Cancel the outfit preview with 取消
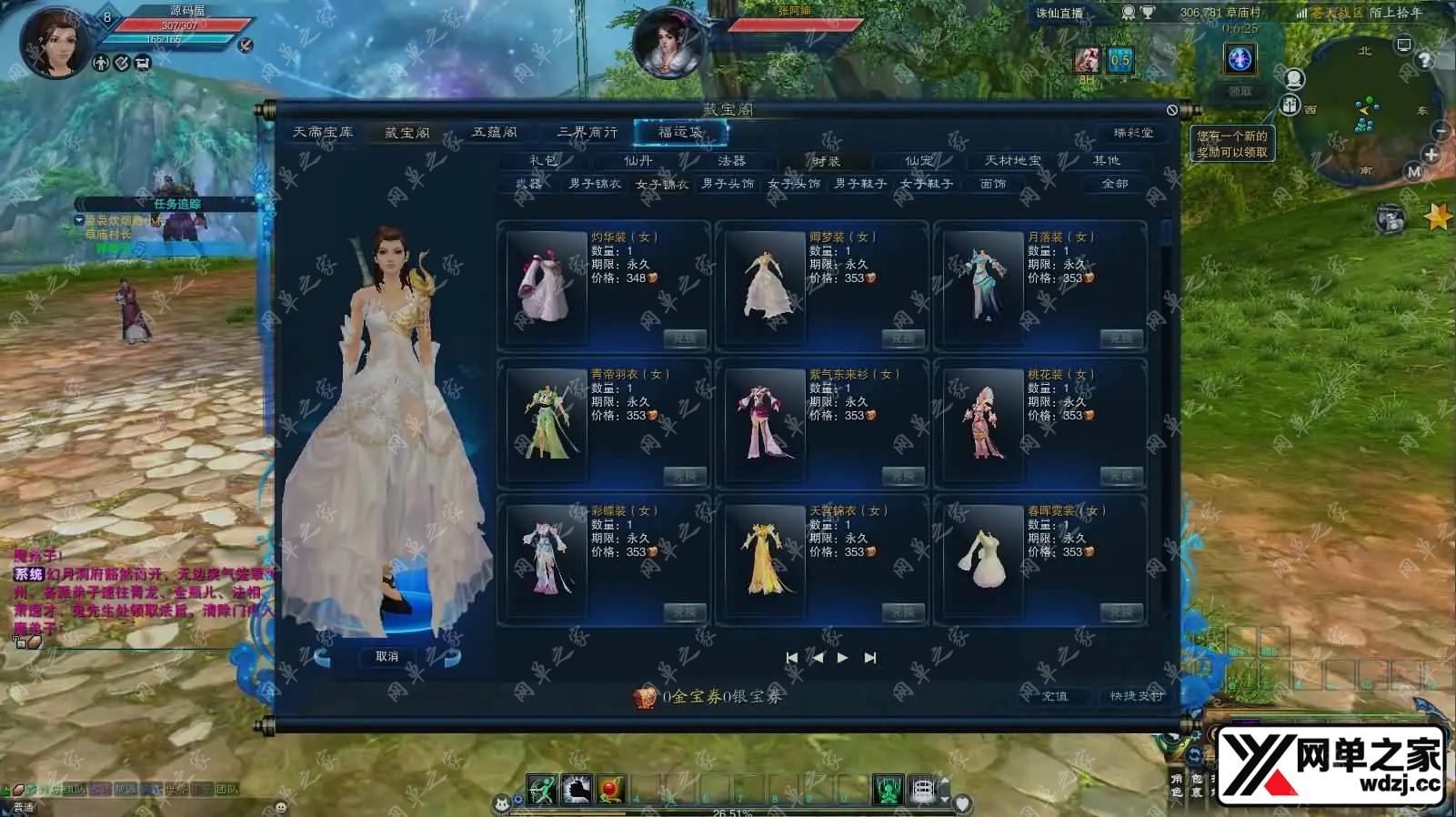 coord(387,656)
